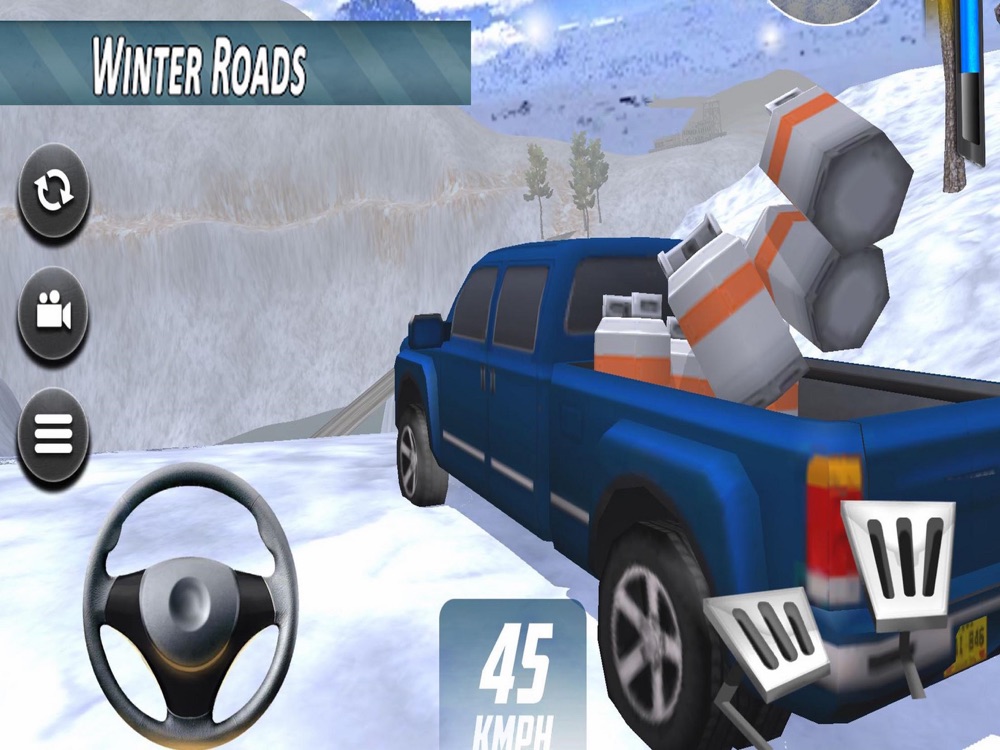
Task: Switch view with the video camera button
Action: (54, 314)
